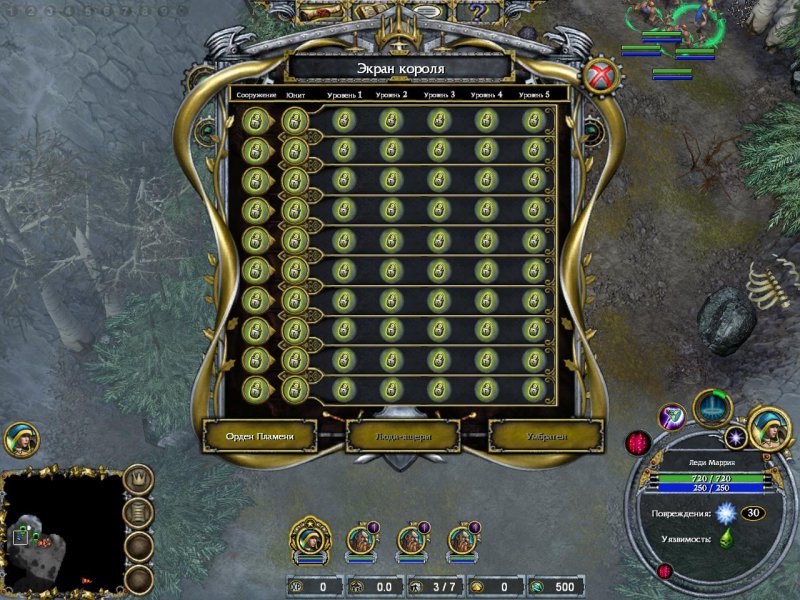Select Леди Маррия's portrait in unit bar
The width and height of the screenshot is (800, 600).
tap(311, 540)
